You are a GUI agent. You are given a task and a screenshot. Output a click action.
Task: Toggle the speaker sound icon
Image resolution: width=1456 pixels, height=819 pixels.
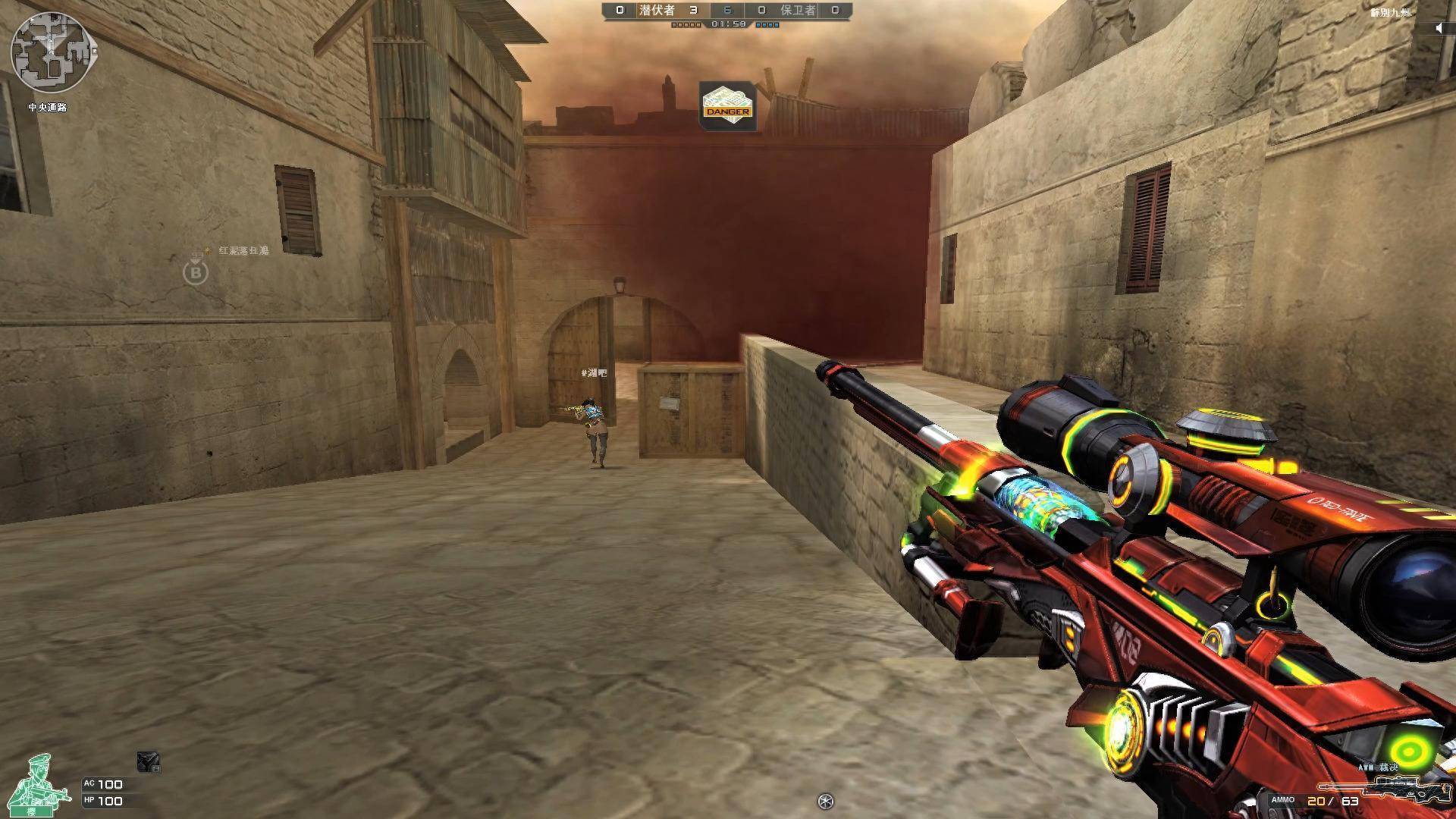(x=1439, y=29)
